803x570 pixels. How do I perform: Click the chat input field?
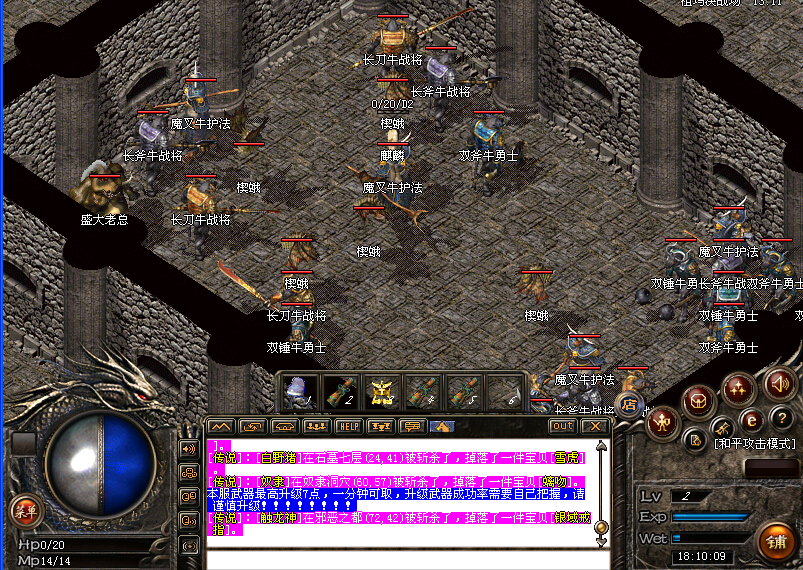(400, 558)
